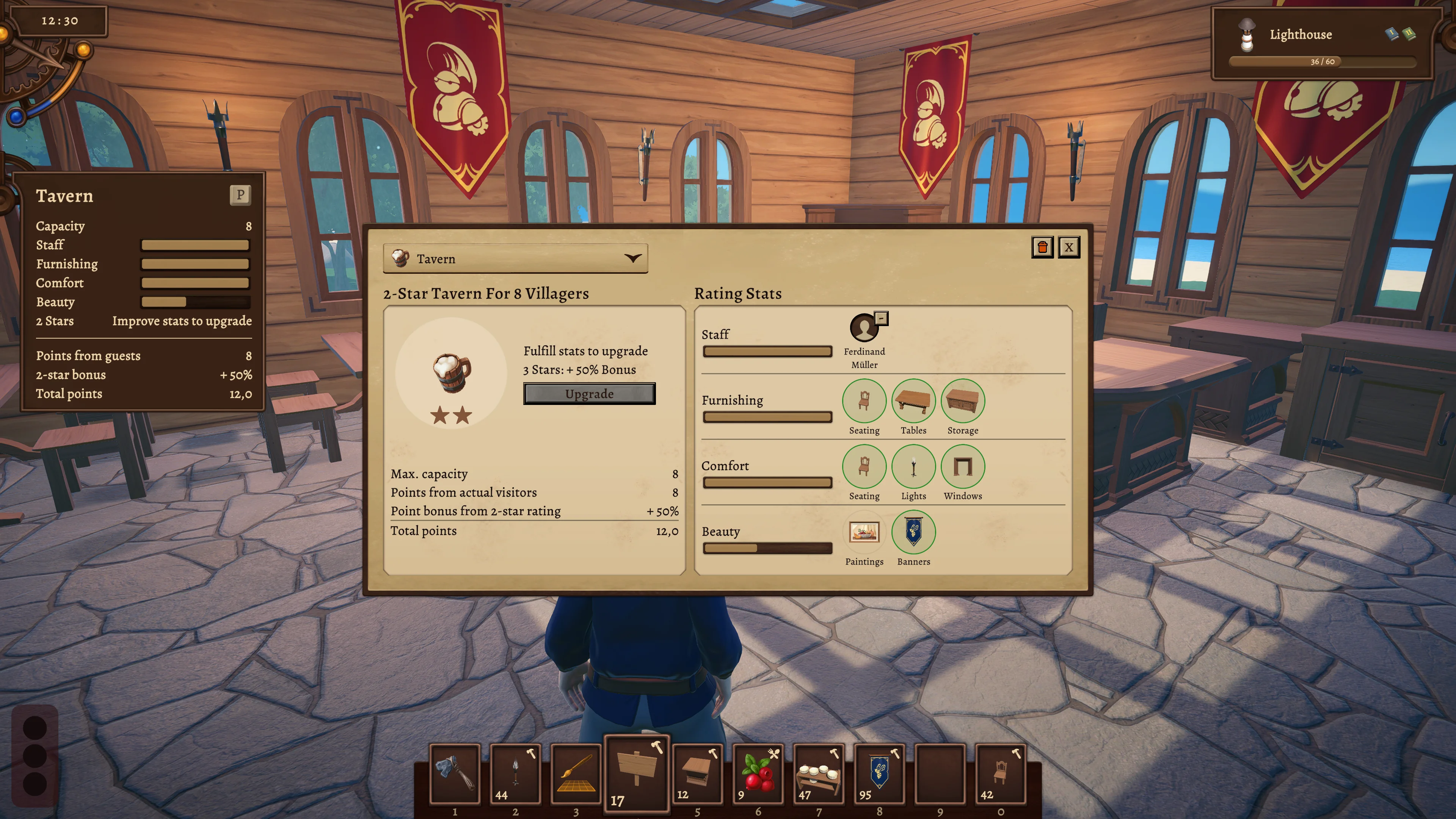Remove staff via the minus badge on portrait
1456x819 pixels.
point(880,318)
